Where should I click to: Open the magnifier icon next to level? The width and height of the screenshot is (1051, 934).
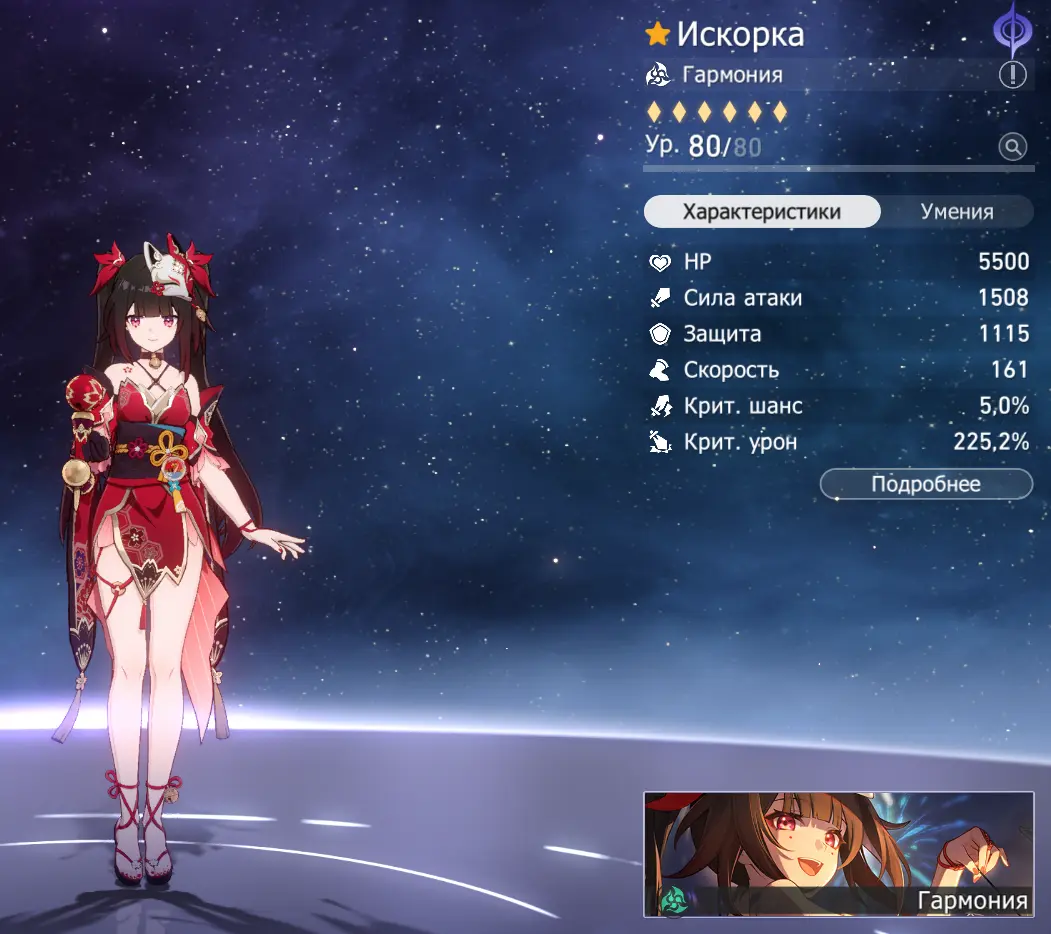pyautogui.click(x=1012, y=148)
